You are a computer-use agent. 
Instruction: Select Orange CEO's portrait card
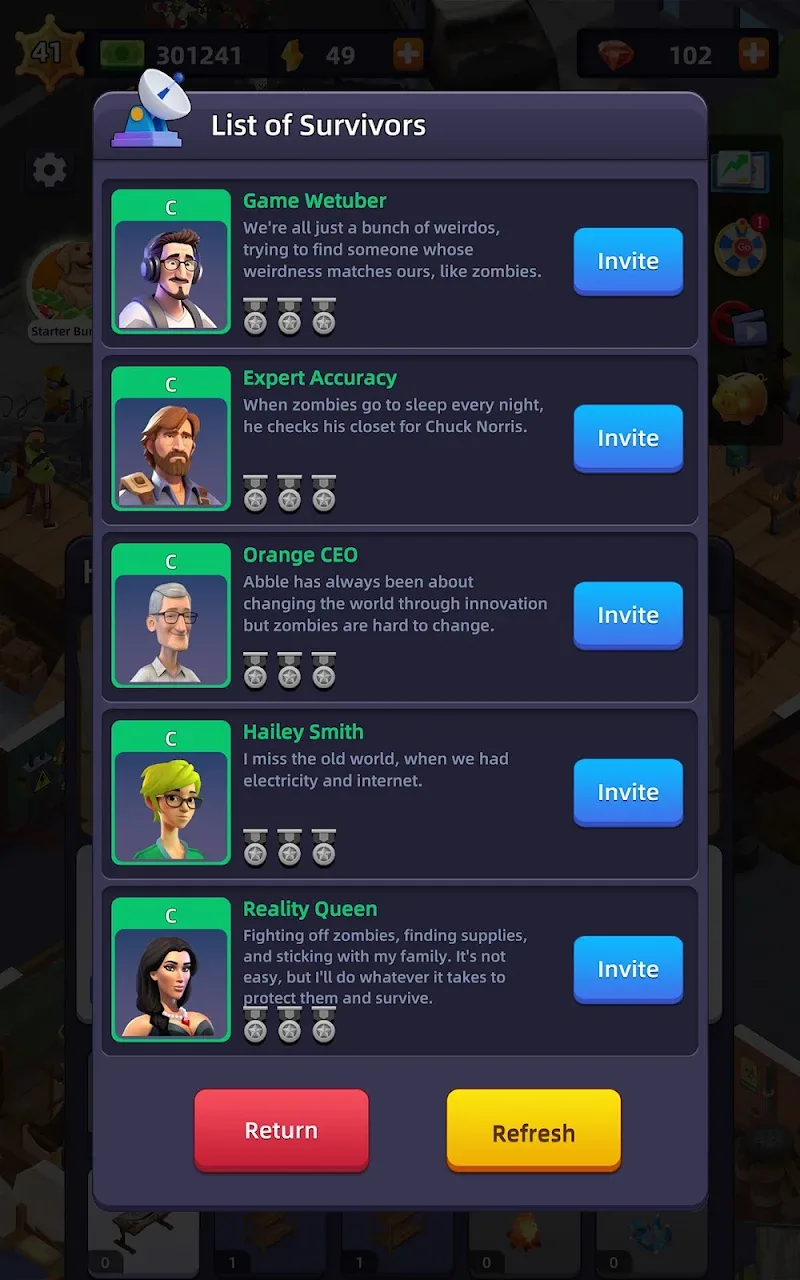coord(171,616)
